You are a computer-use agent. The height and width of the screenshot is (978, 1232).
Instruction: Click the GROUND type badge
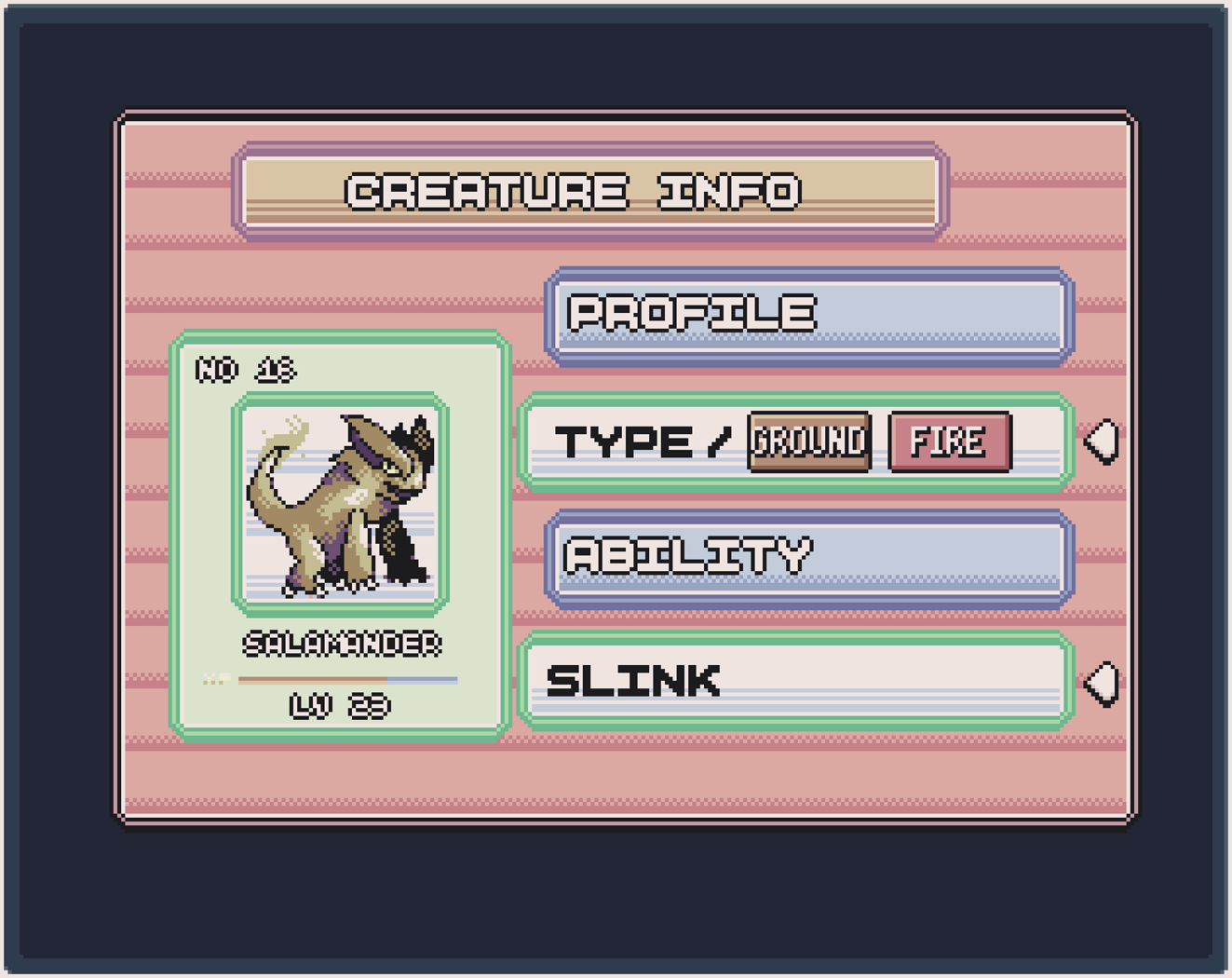[809, 441]
